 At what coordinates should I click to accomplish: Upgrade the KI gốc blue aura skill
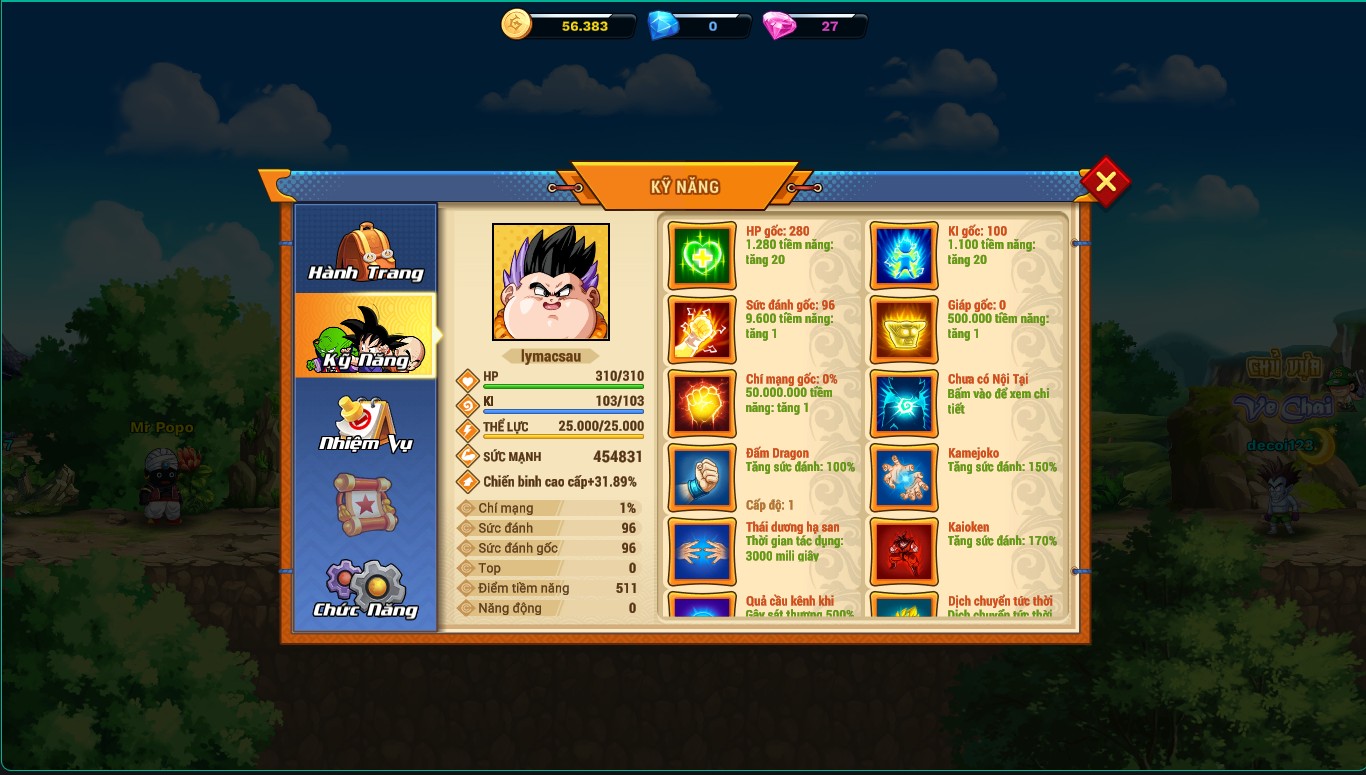(904, 256)
